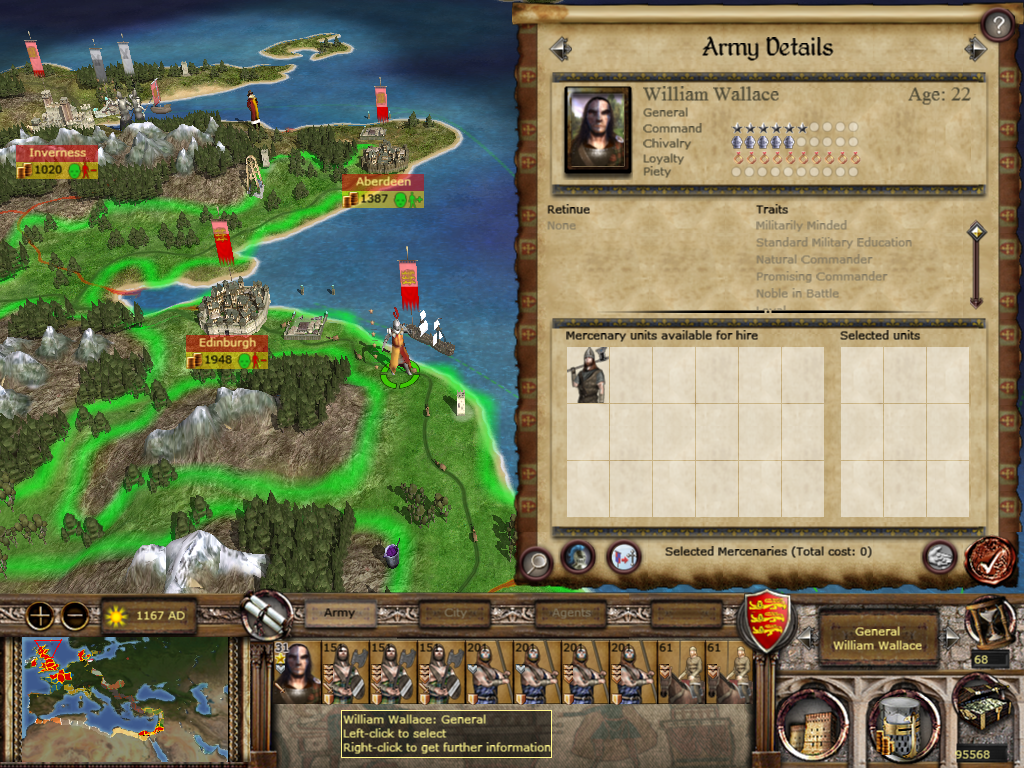Confirm Army Details with the red checkmark seal
The height and width of the screenshot is (768, 1024).
coord(988,560)
